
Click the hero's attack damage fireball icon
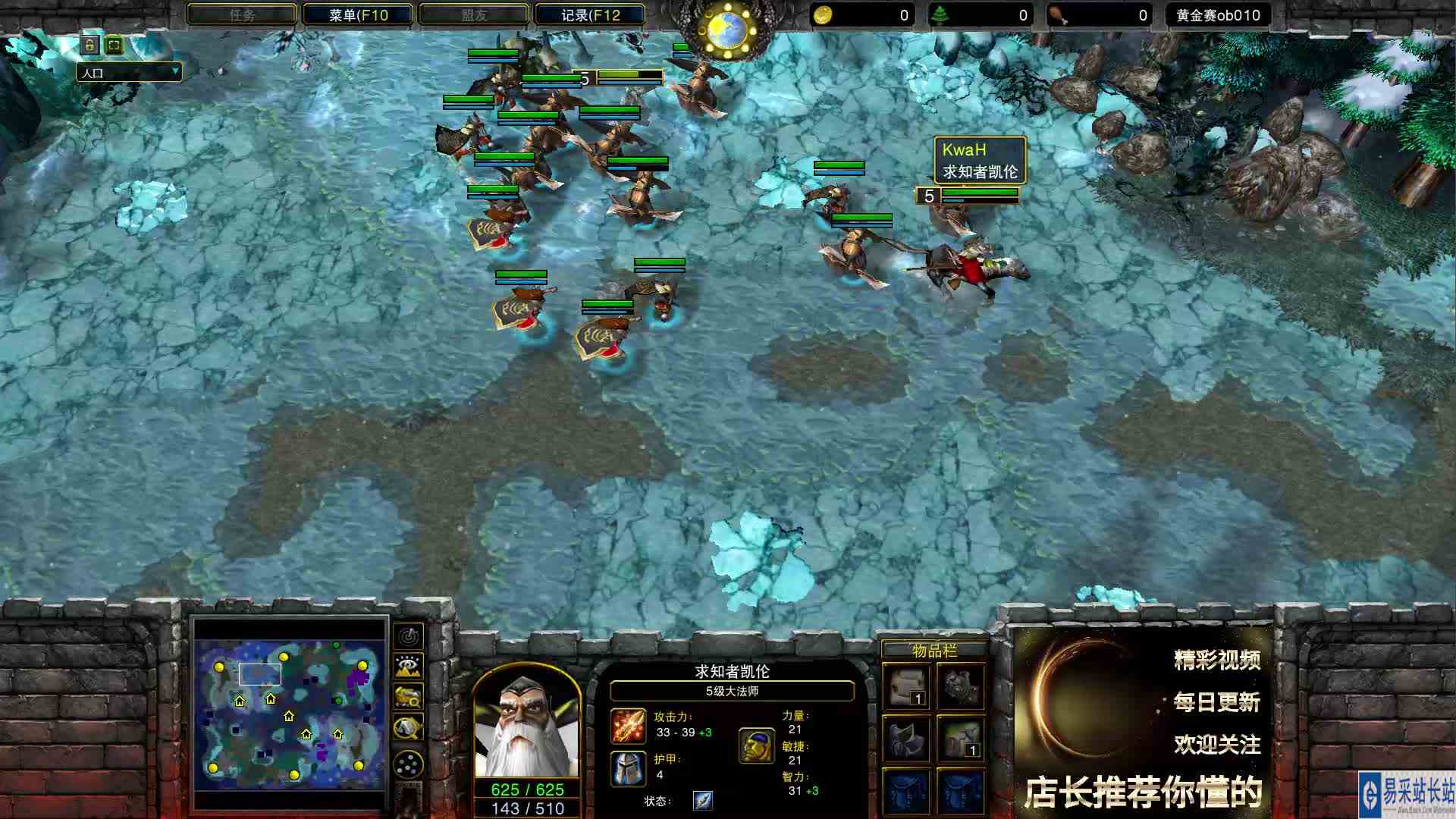[x=627, y=726]
